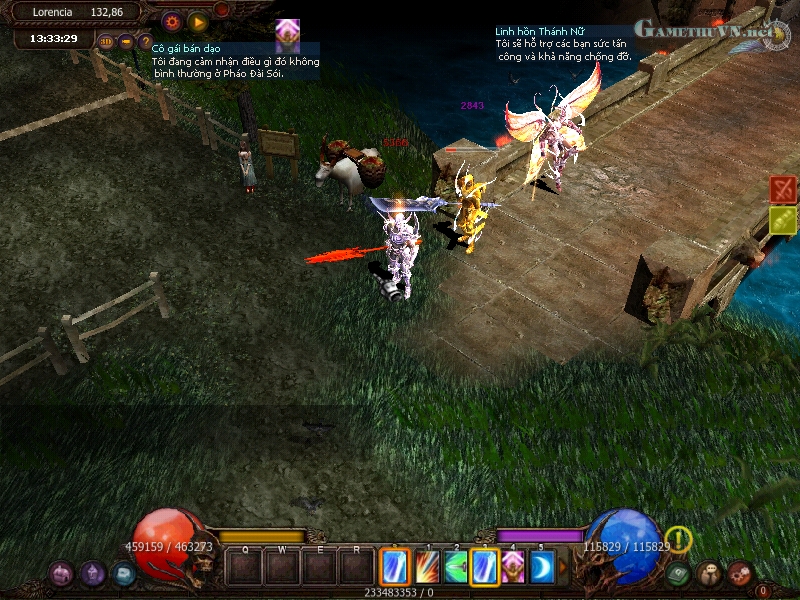Image resolution: width=800 pixels, height=600 pixels.
Task: Click the purple helmet round button
Action: click(x=92, y=573)
